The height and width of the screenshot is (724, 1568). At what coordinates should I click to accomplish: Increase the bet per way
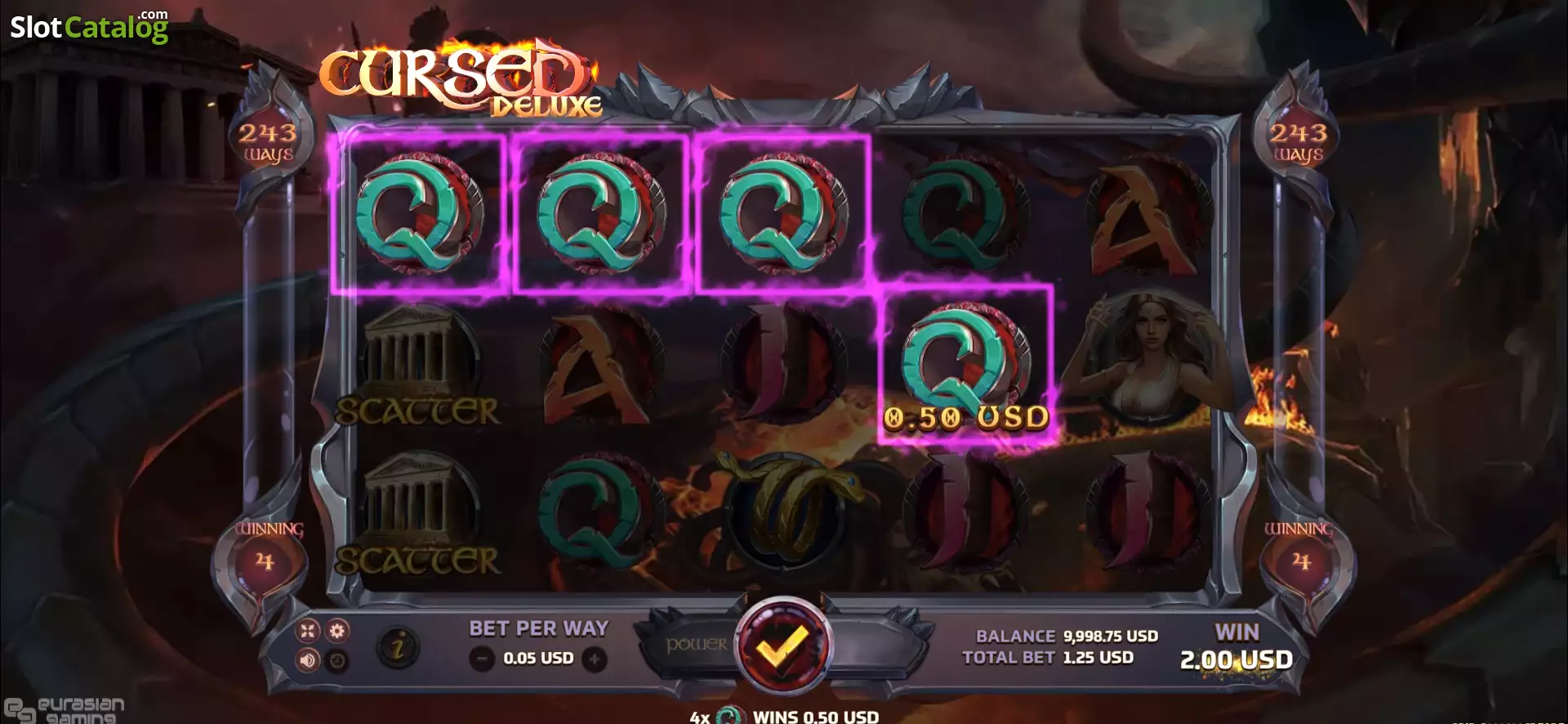(595, 659)
